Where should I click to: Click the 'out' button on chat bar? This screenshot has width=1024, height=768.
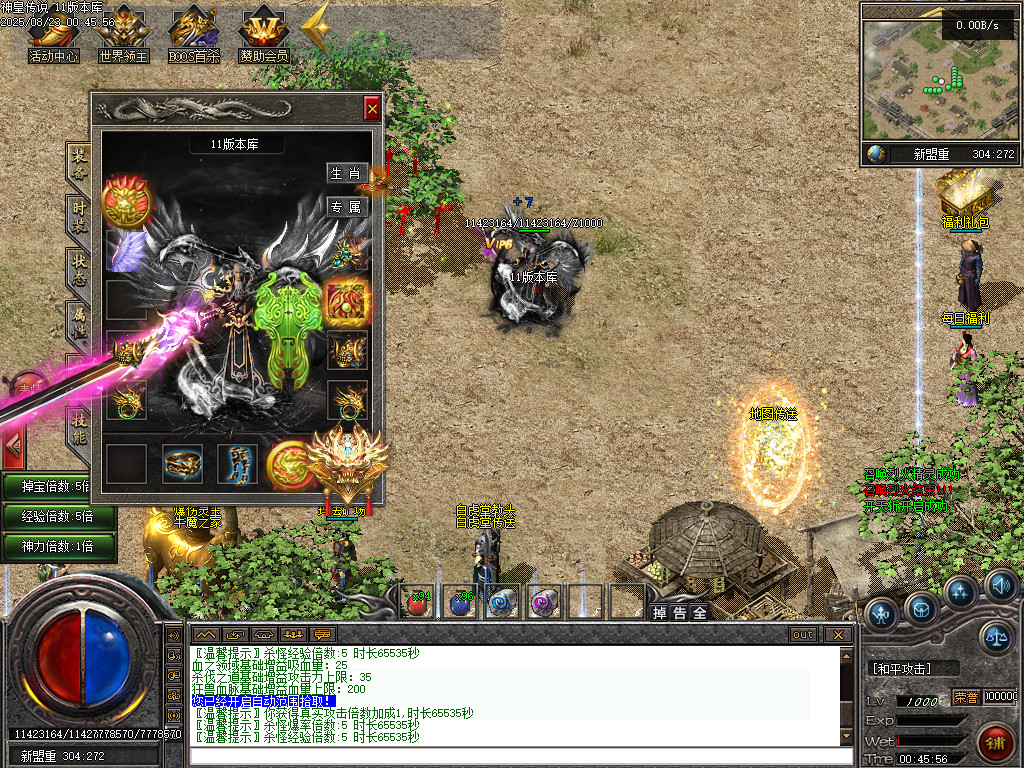[x=803, y=635]
